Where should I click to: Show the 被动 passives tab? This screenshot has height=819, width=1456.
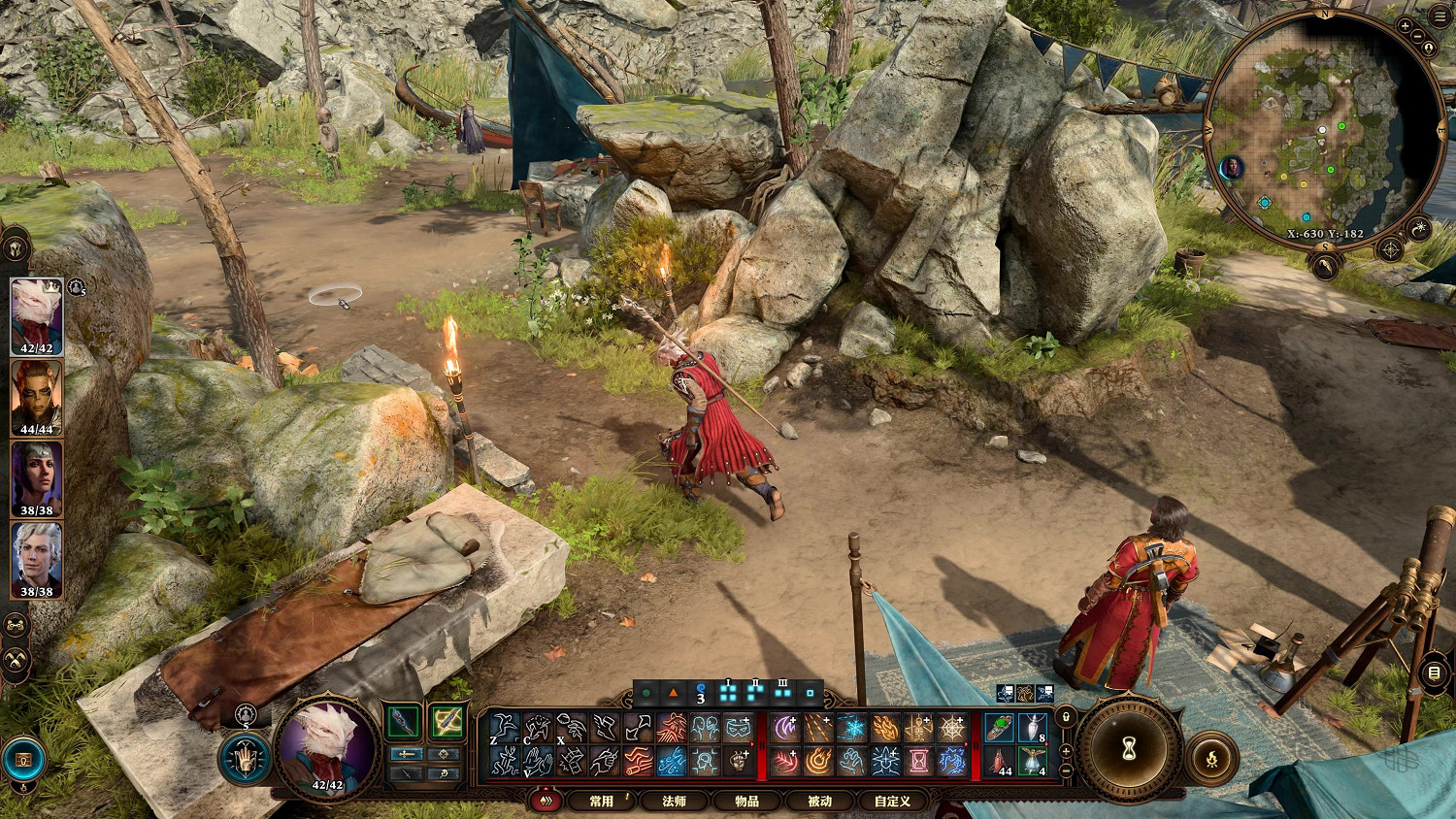tap(819, 801)
